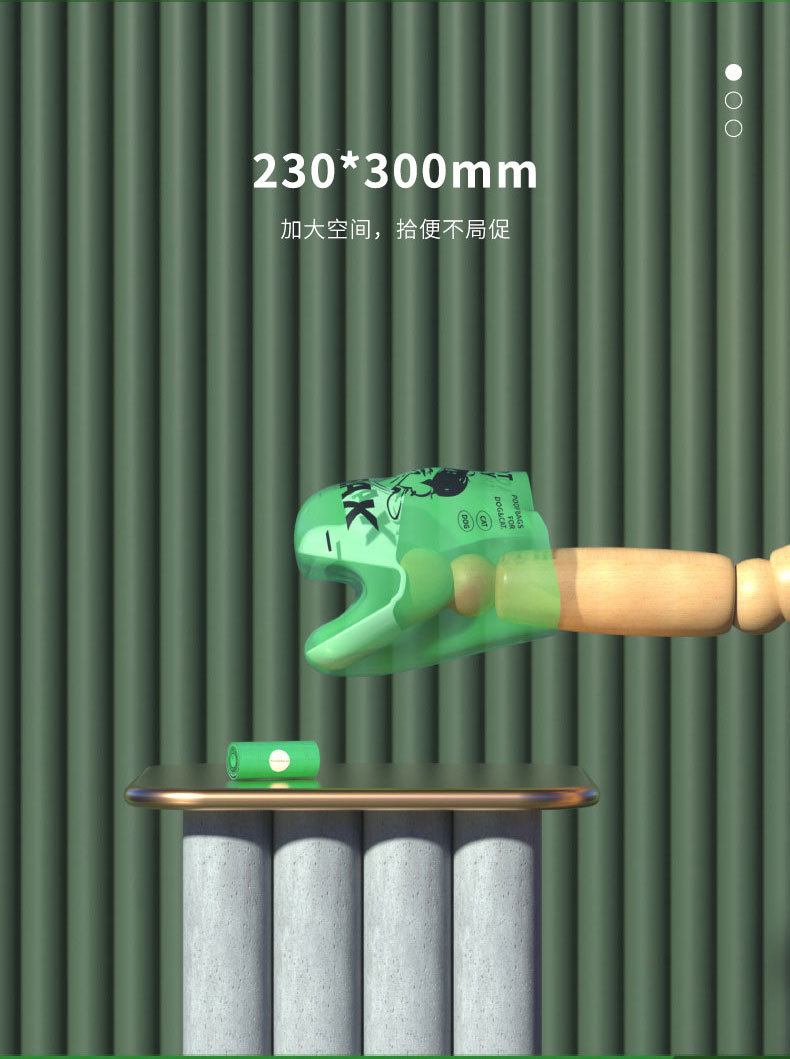
Task: Switch to the middle hollow page dot
Action: (x=733, y=100)
